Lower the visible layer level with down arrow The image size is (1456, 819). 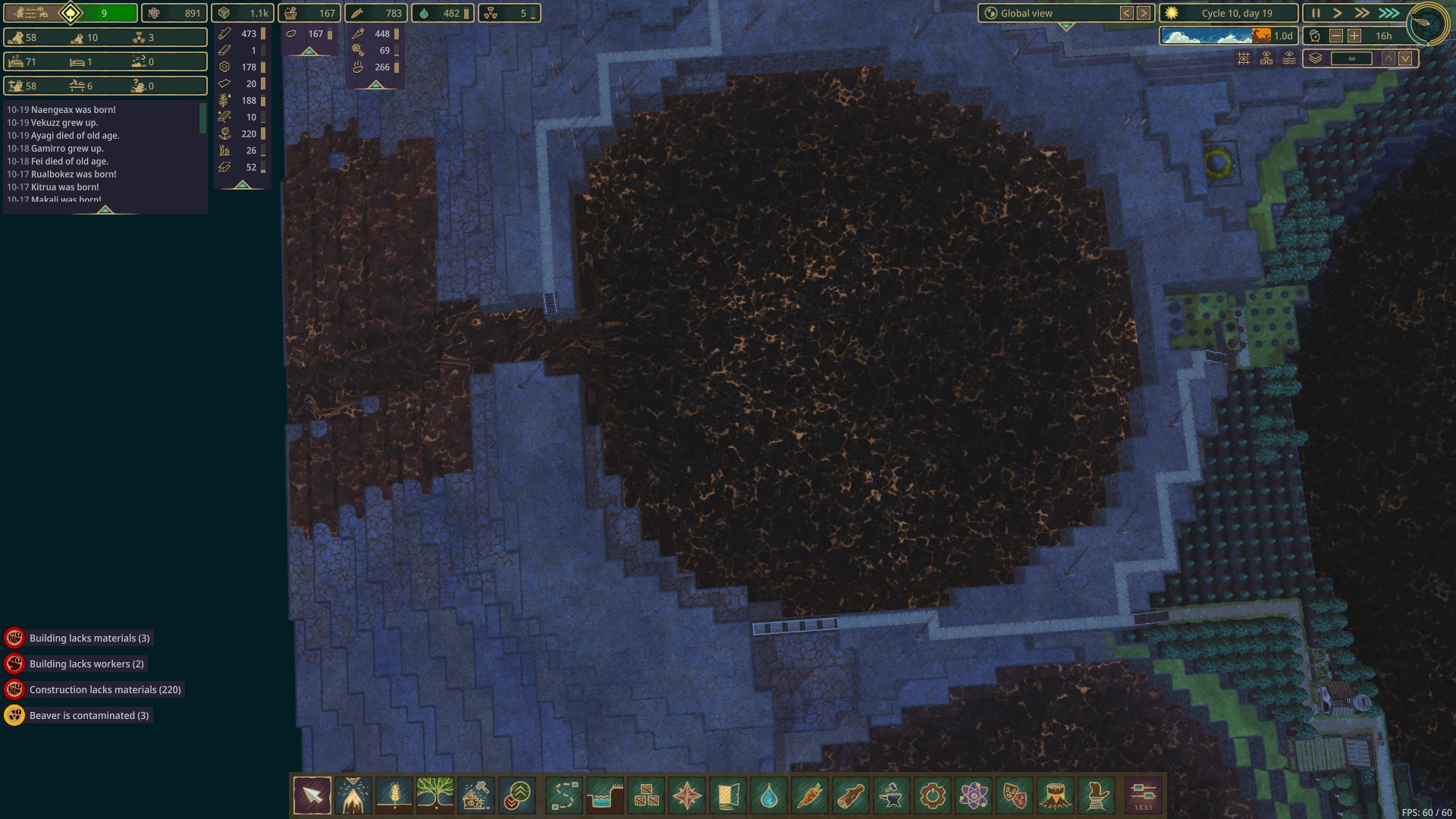click(1405, 58)
